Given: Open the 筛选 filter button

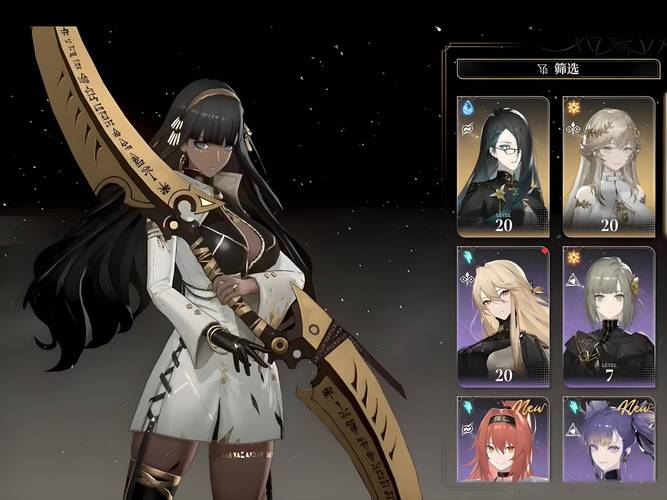Looking at the screenshot, I should (x=559, y=69).
